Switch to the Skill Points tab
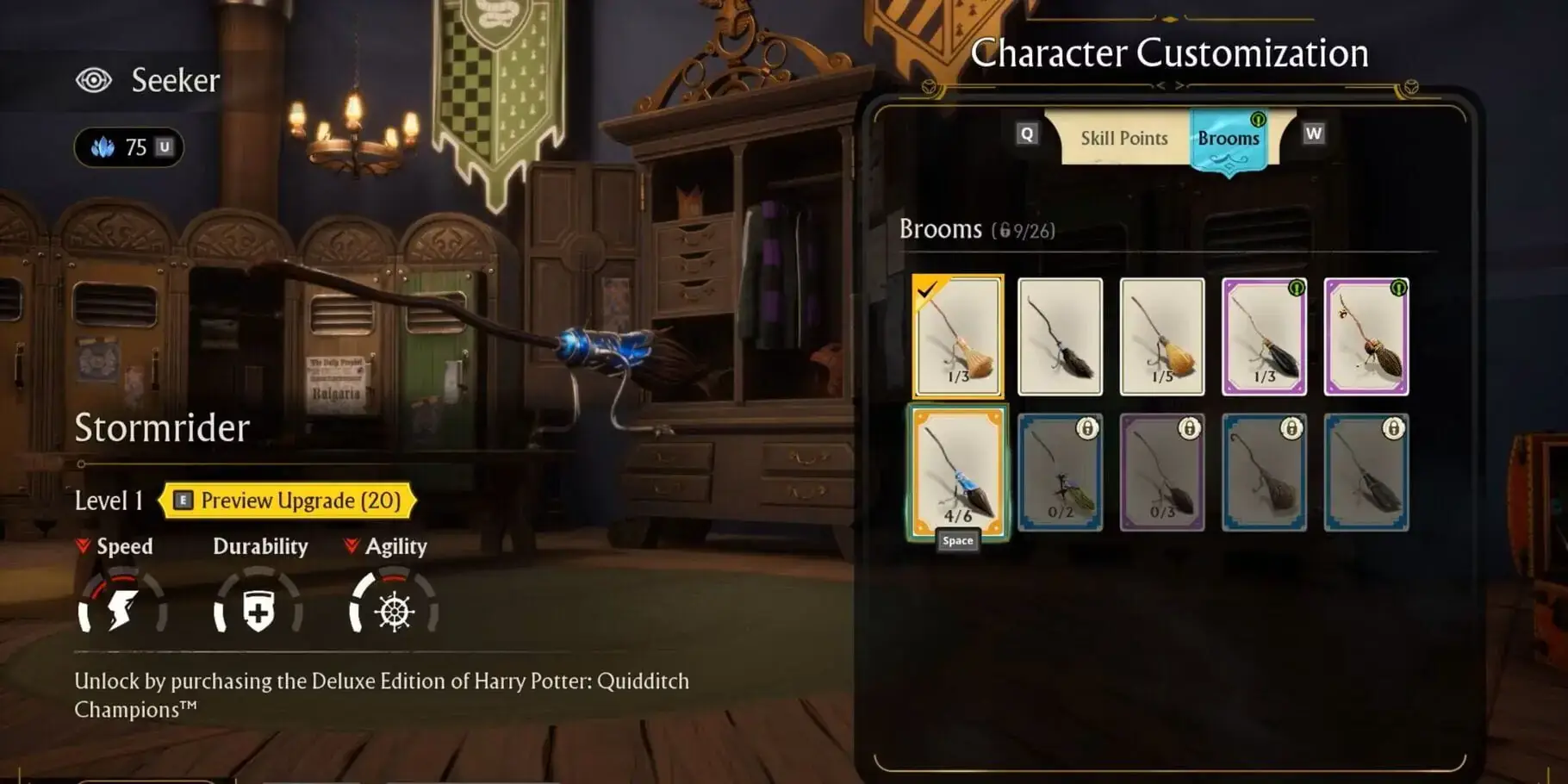 [1123, 138]
